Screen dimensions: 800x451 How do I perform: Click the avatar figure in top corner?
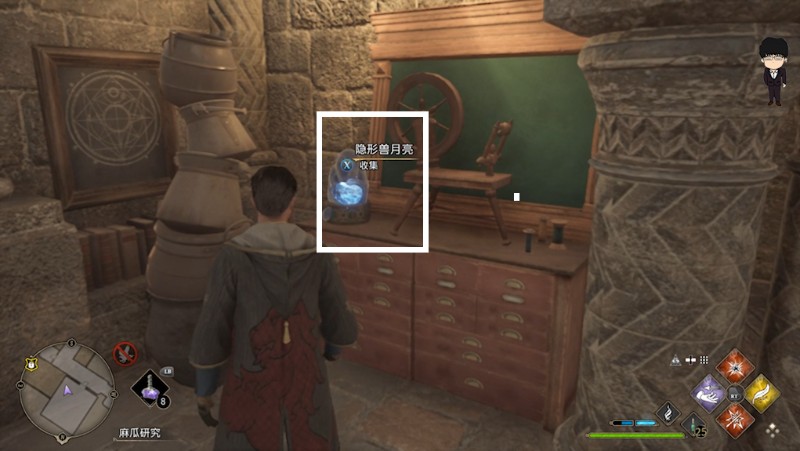coord(772,70)
